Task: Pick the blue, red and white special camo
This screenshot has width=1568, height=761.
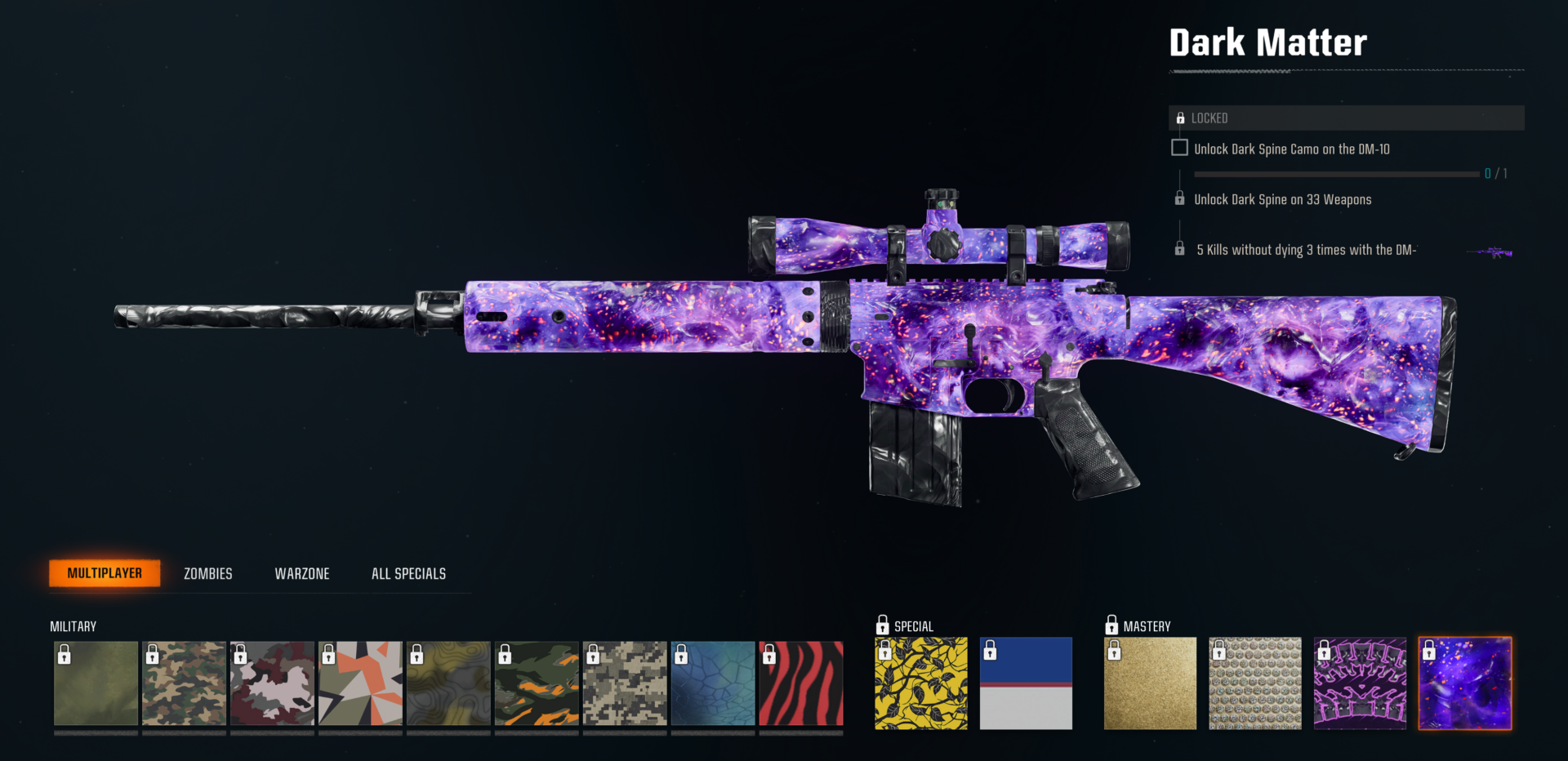Action: click(x=1026, y=683)
